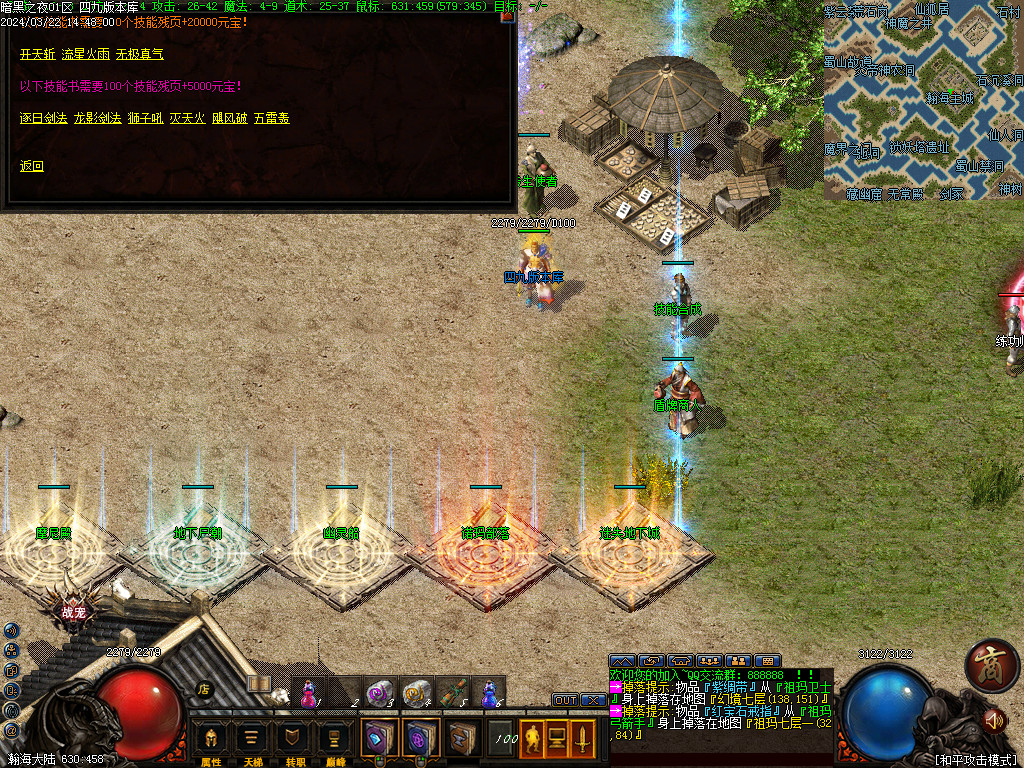Choose the 狮子吼 skill link
The width and height of the screenshot is (1024, 768).
145,118
